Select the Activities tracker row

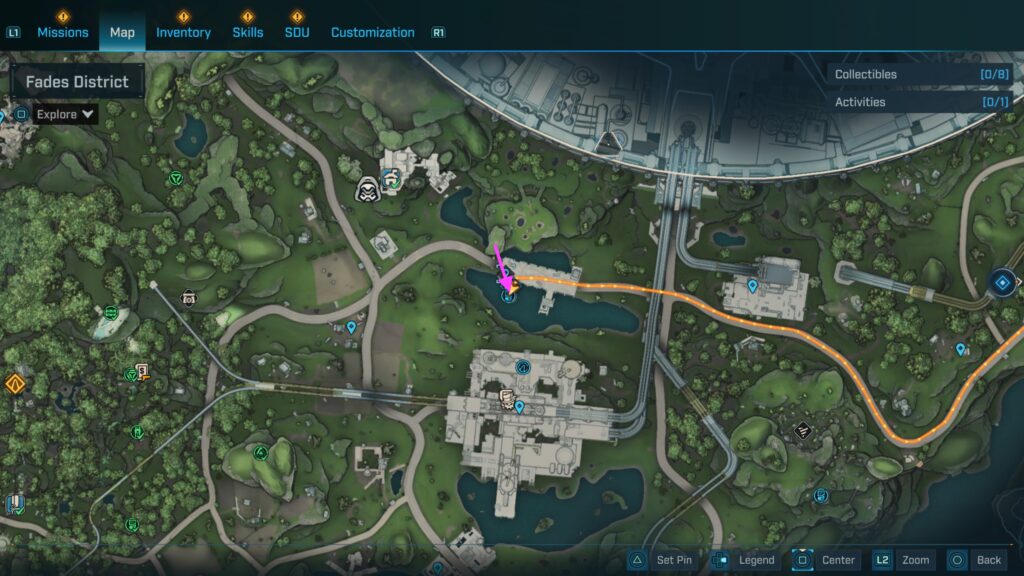point(919,102)
